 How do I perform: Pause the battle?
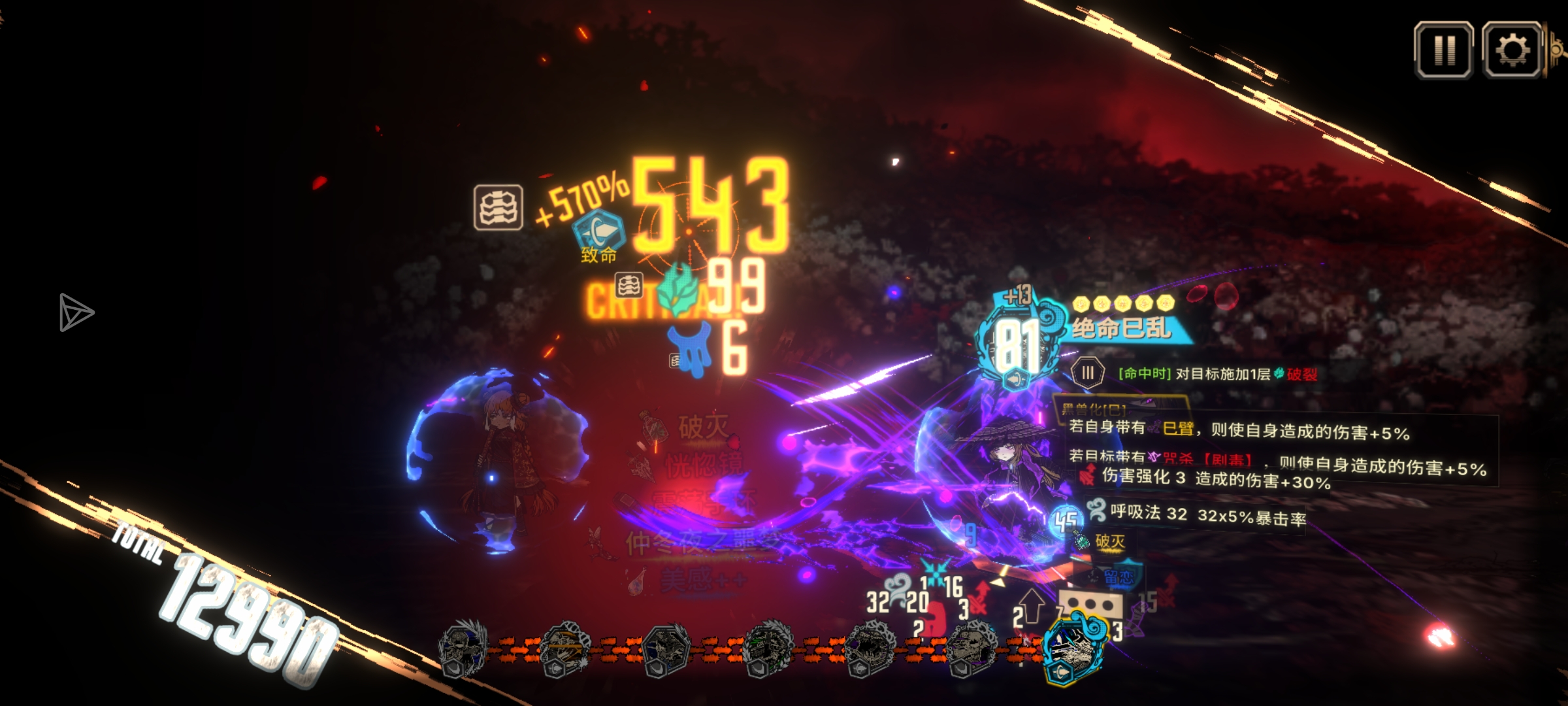[1443, 50]
